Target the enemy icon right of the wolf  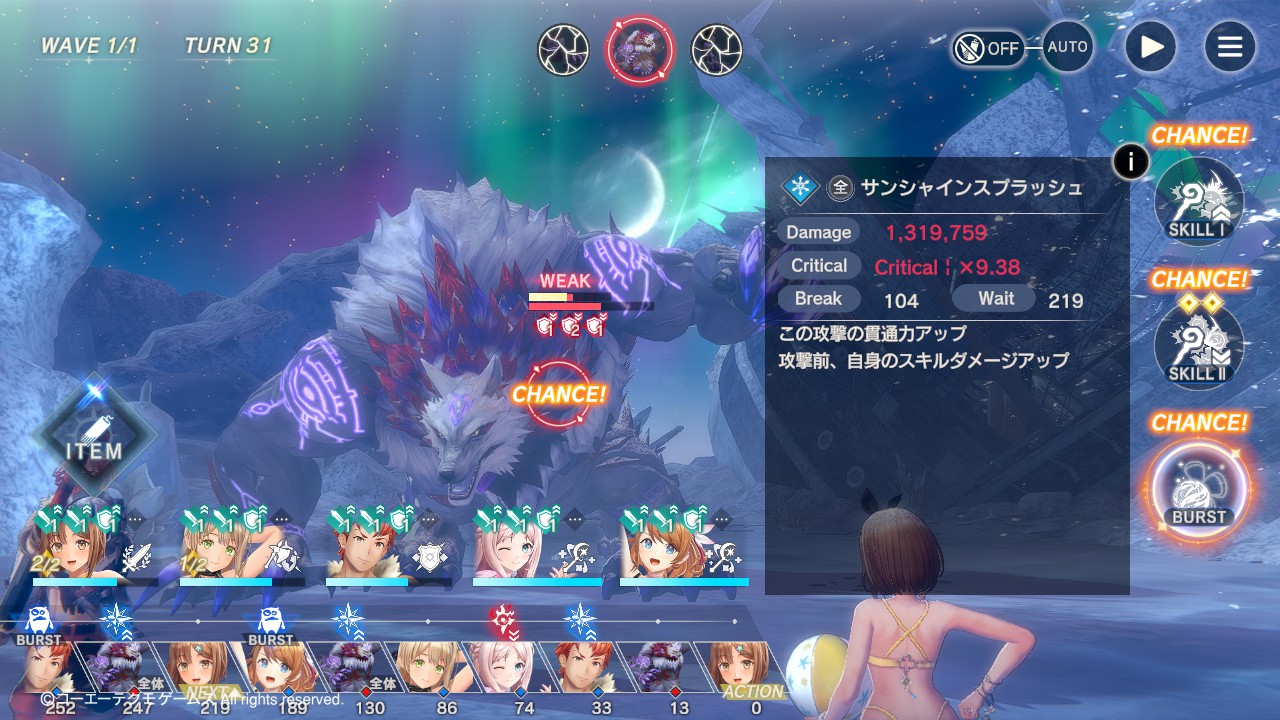click(717, 50)
